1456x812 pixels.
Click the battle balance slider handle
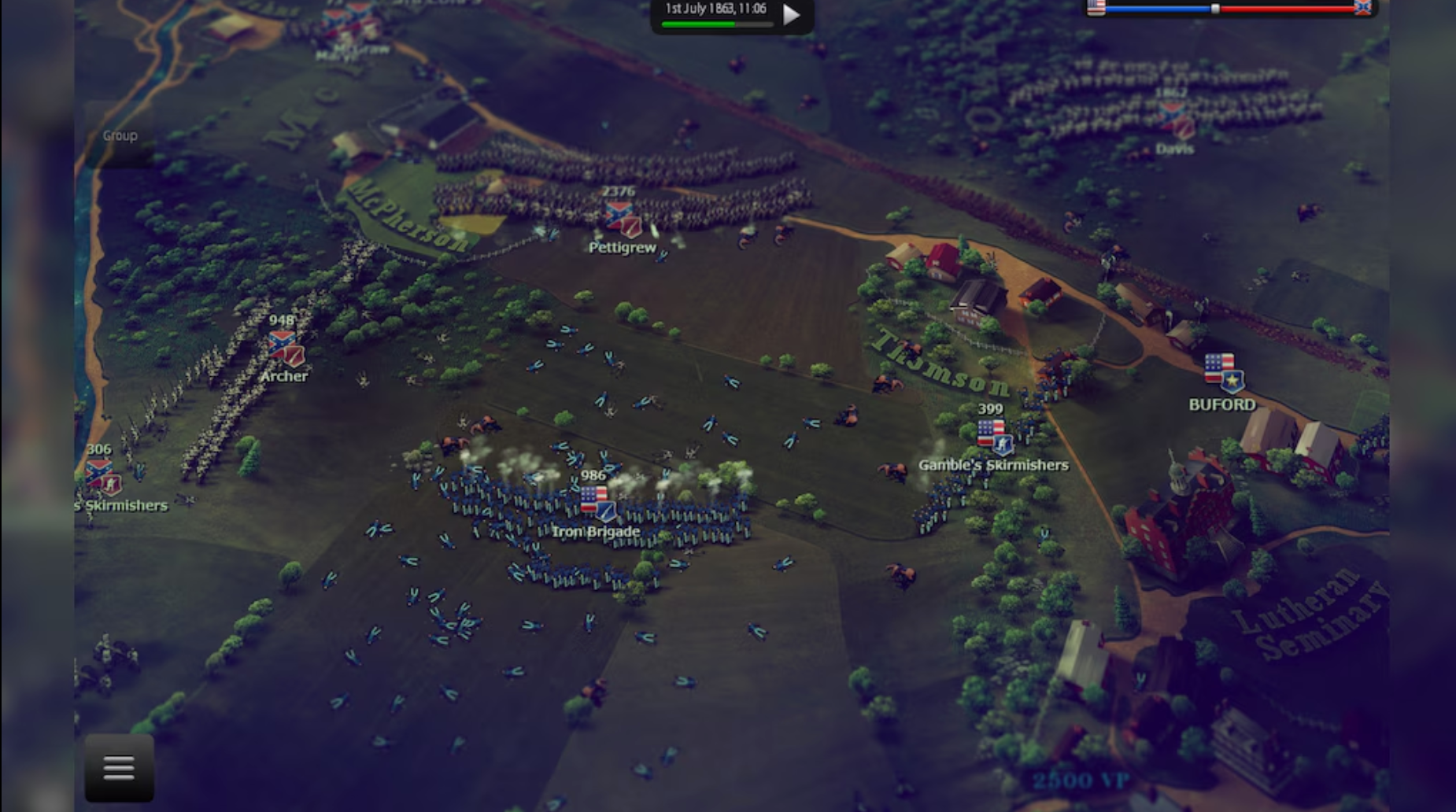(1214, 9)
